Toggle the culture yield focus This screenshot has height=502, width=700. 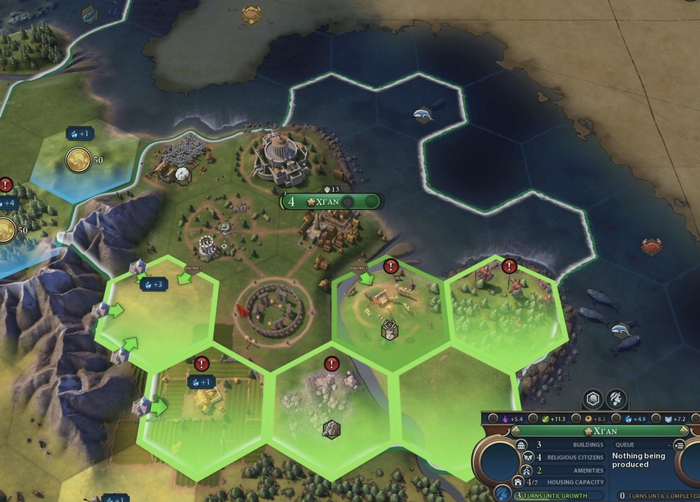point(493,418)
